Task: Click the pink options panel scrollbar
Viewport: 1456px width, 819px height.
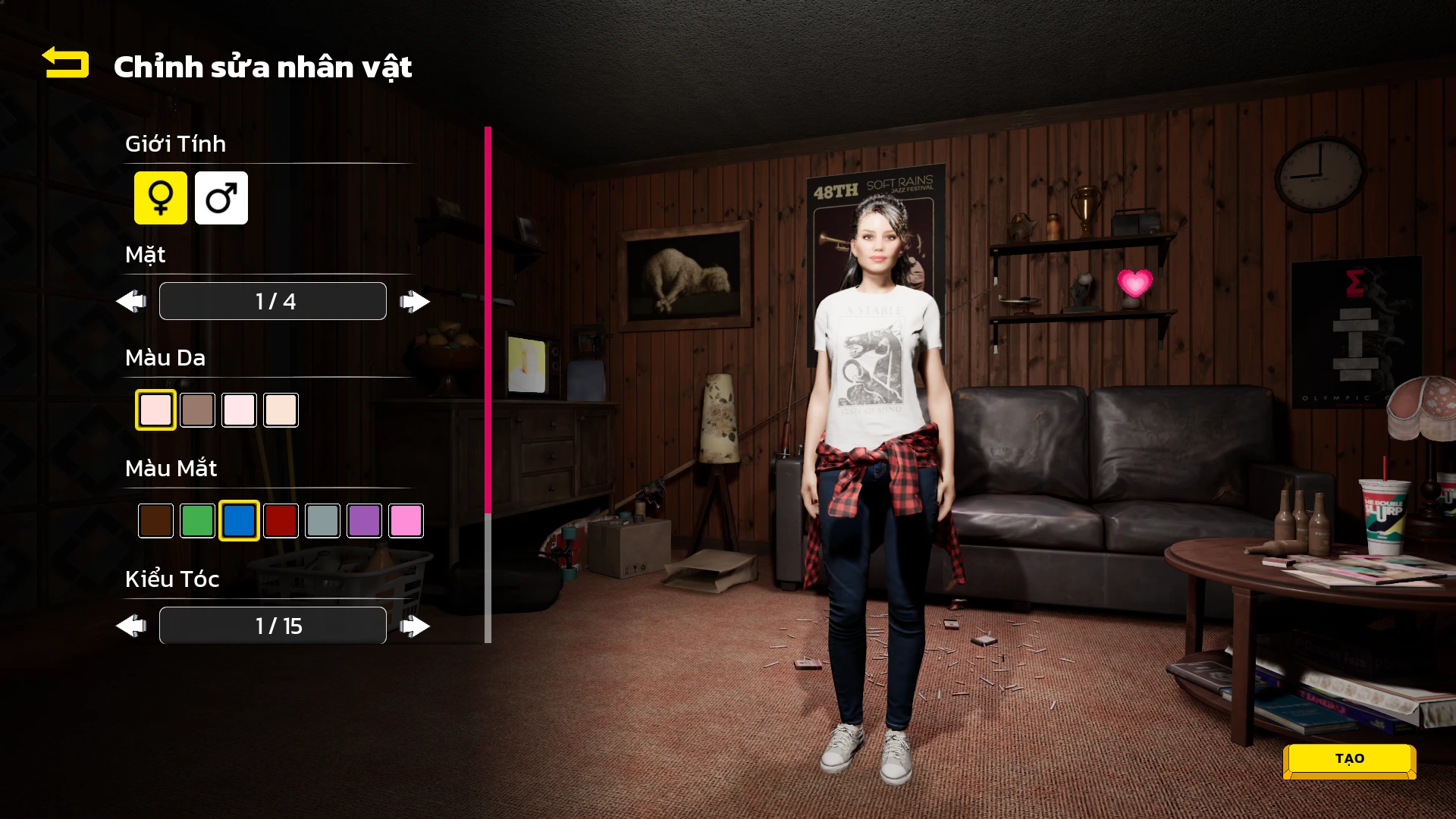Action: (488, 318)
